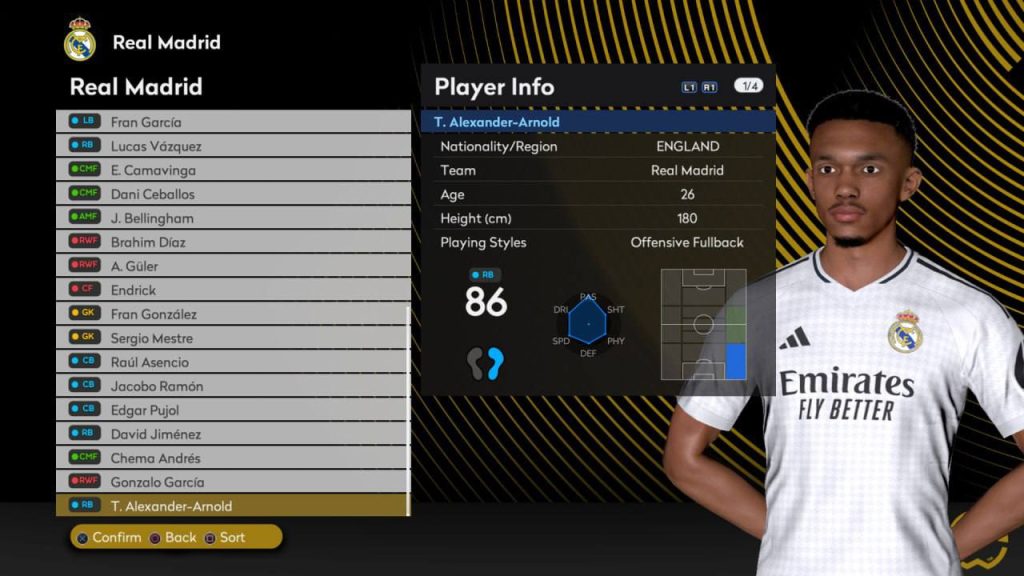Choose Brahim Díaz's row

(233, 242)
